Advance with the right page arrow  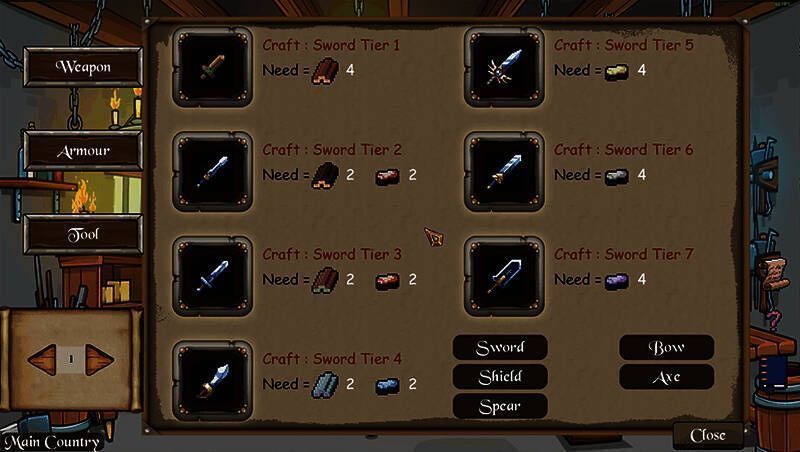(99, 358)
